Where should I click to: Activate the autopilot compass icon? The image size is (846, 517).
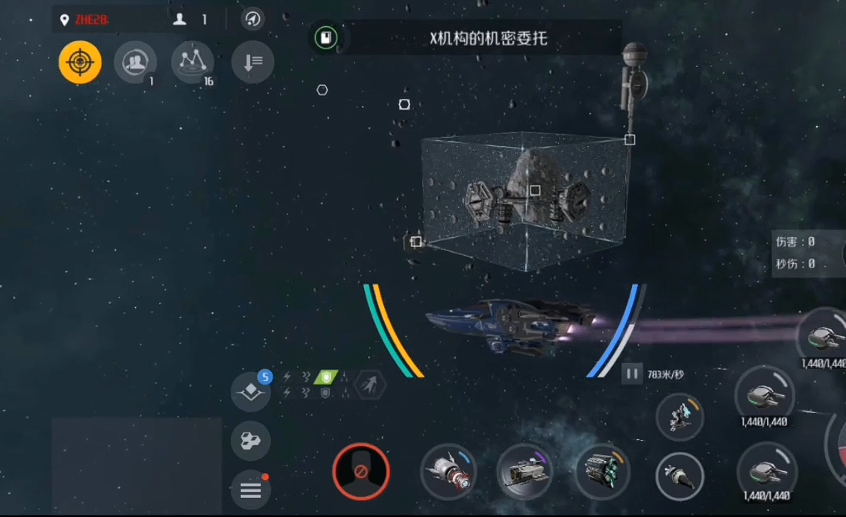pos(253,19)
